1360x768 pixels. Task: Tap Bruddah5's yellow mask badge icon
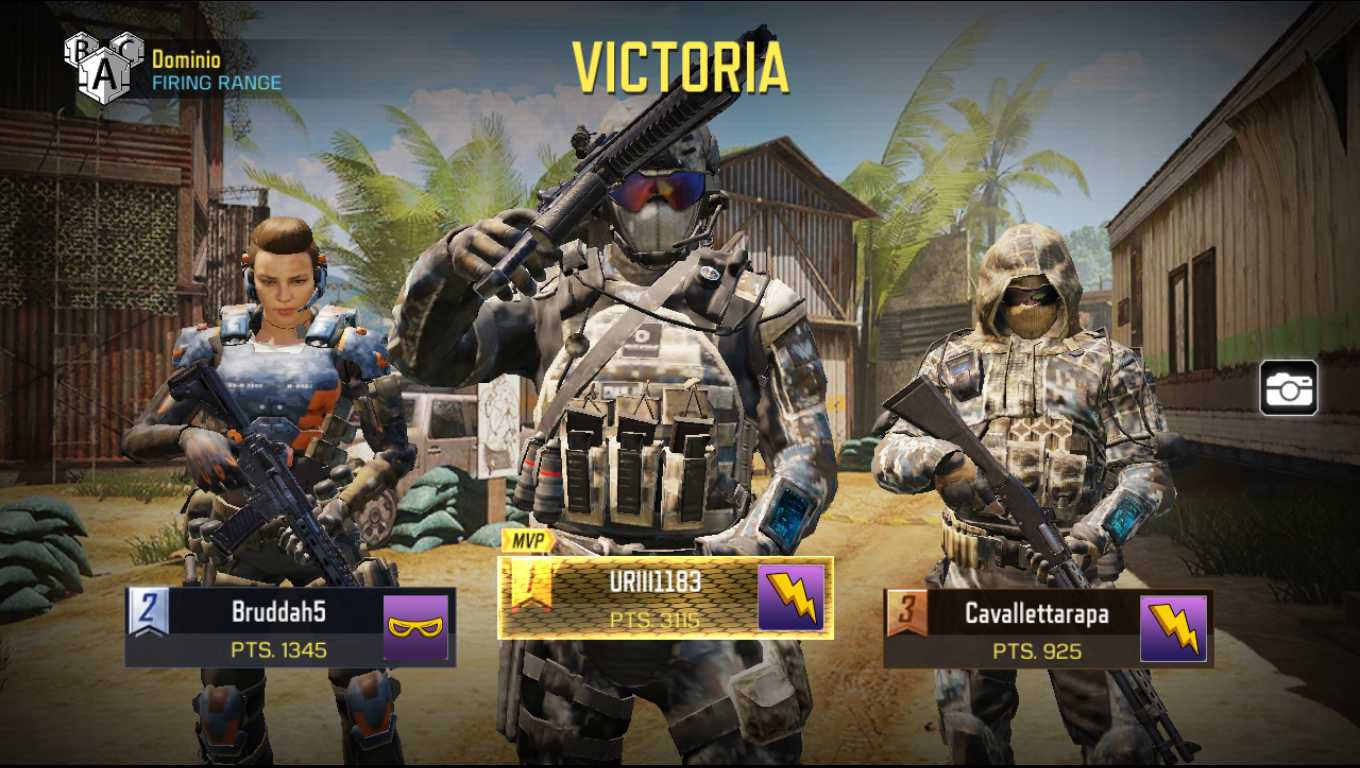click(x=416, y=627)
